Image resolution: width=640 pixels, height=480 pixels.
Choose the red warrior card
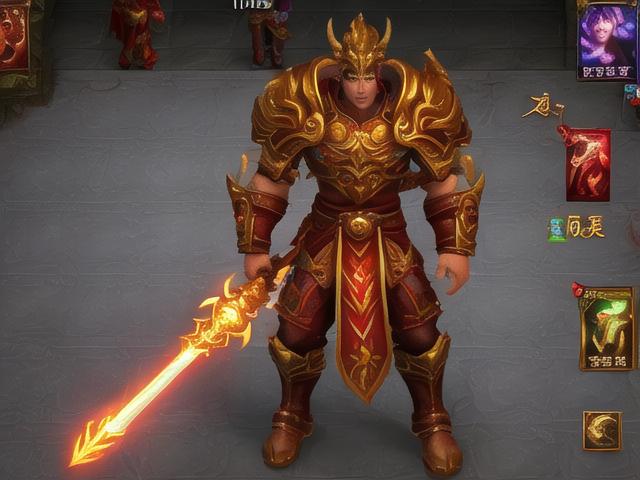coord(588,164)
